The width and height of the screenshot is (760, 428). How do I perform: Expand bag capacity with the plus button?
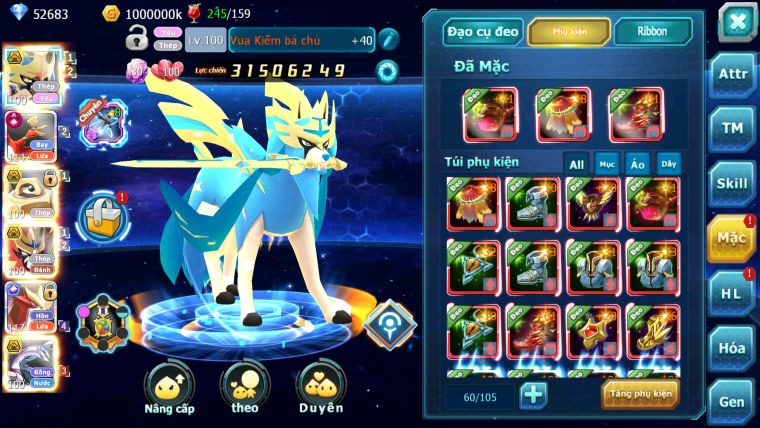(534, 394)
